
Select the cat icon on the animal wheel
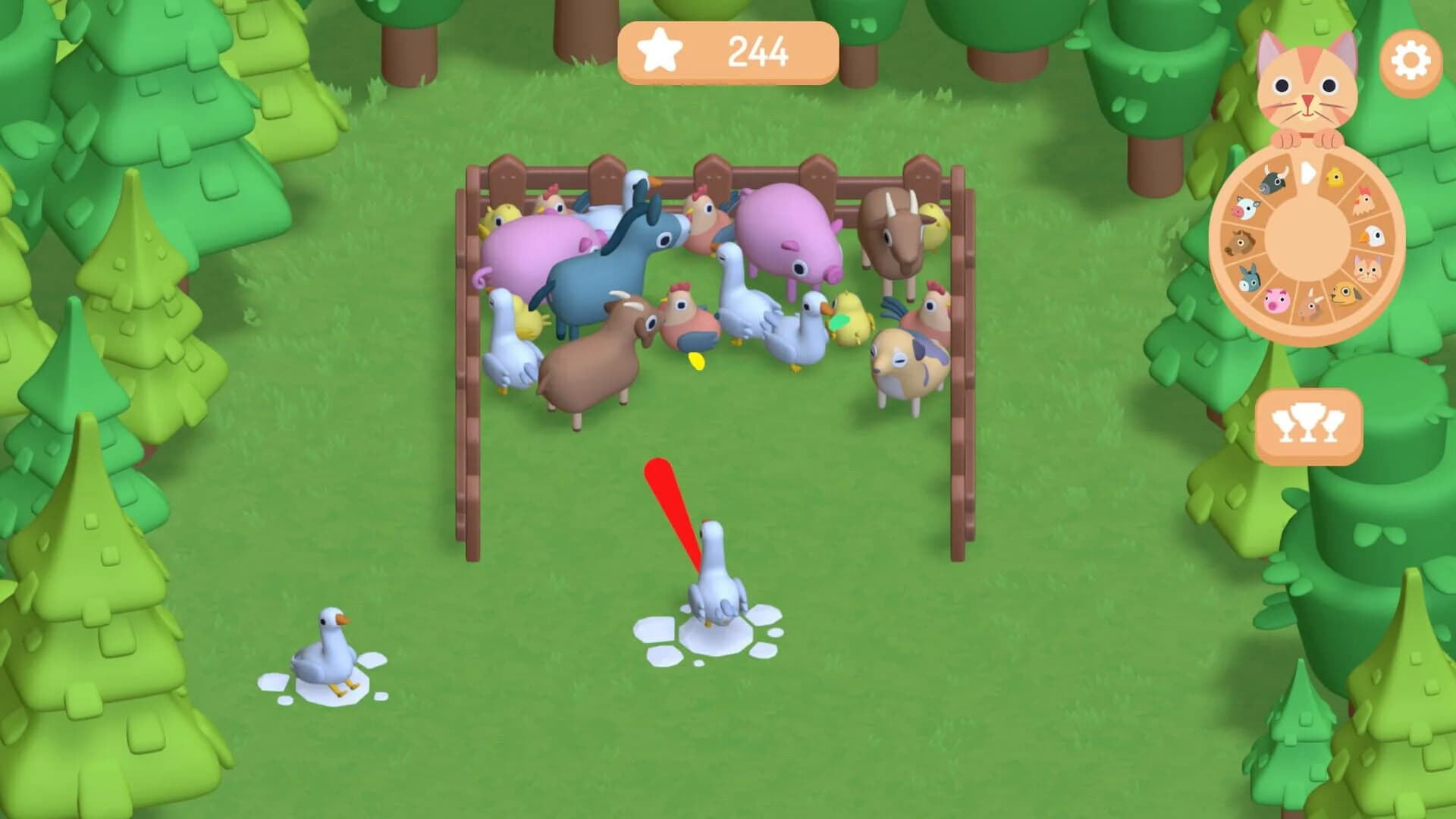coord(1367,268)
